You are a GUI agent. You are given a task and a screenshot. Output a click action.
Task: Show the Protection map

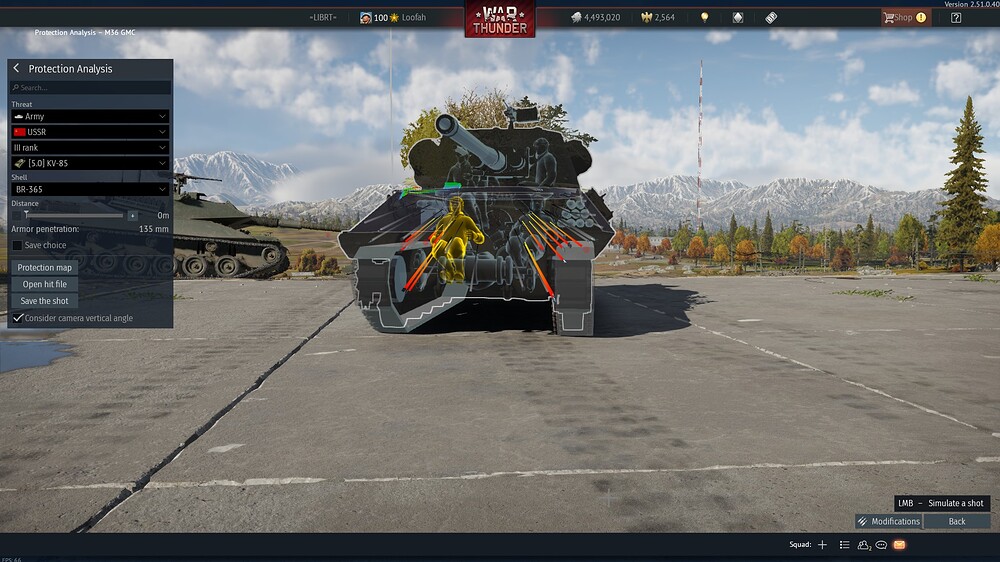click(45, 268)
